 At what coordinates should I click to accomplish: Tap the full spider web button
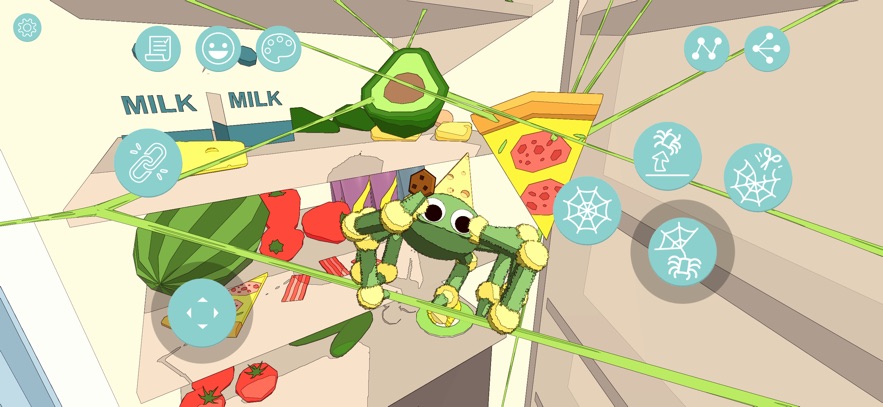point(587,210)
